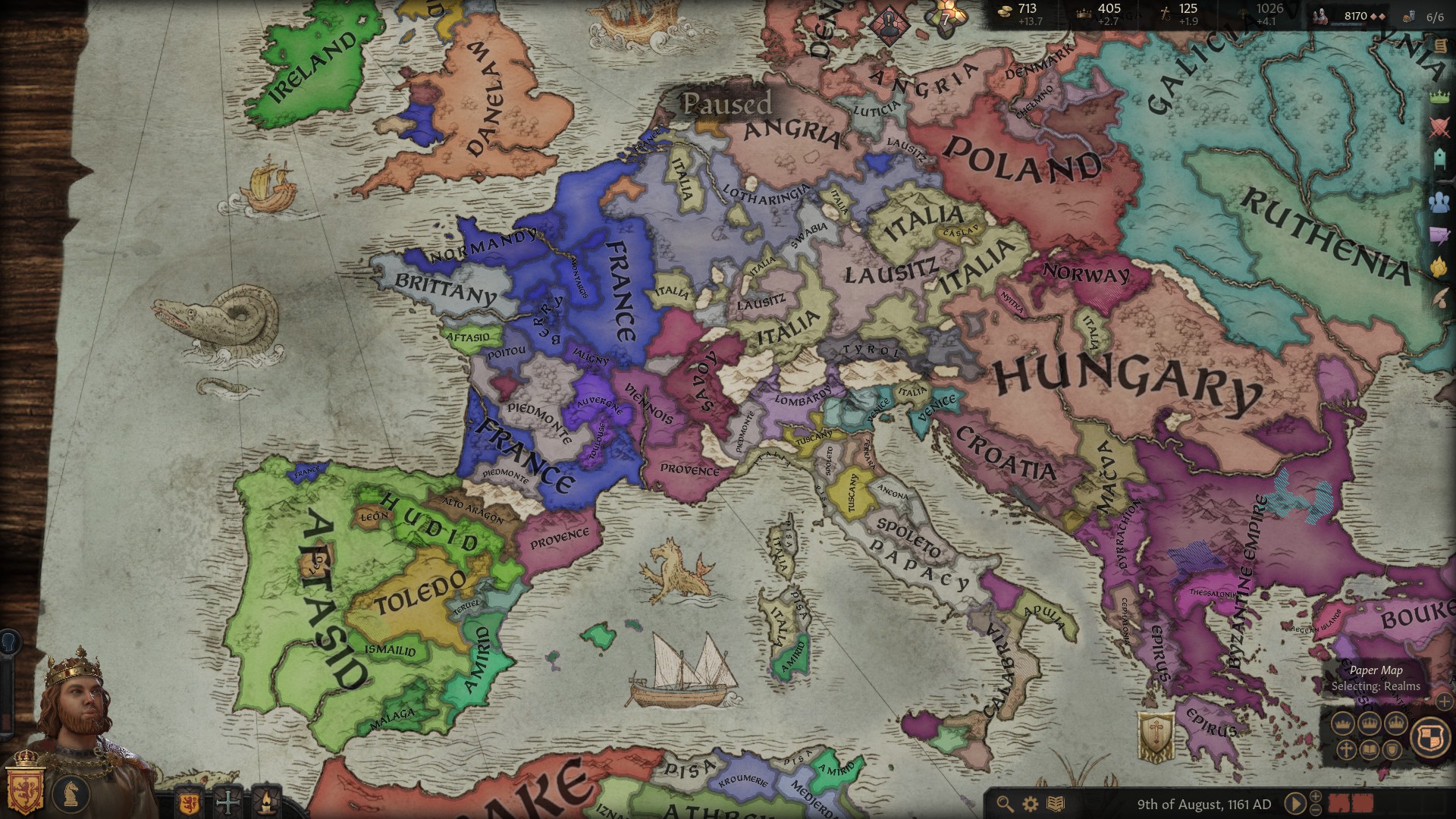Open the Council panel via crown sidebar icon
This screenshot has width=1456, height=819.
pos(1441,96)
